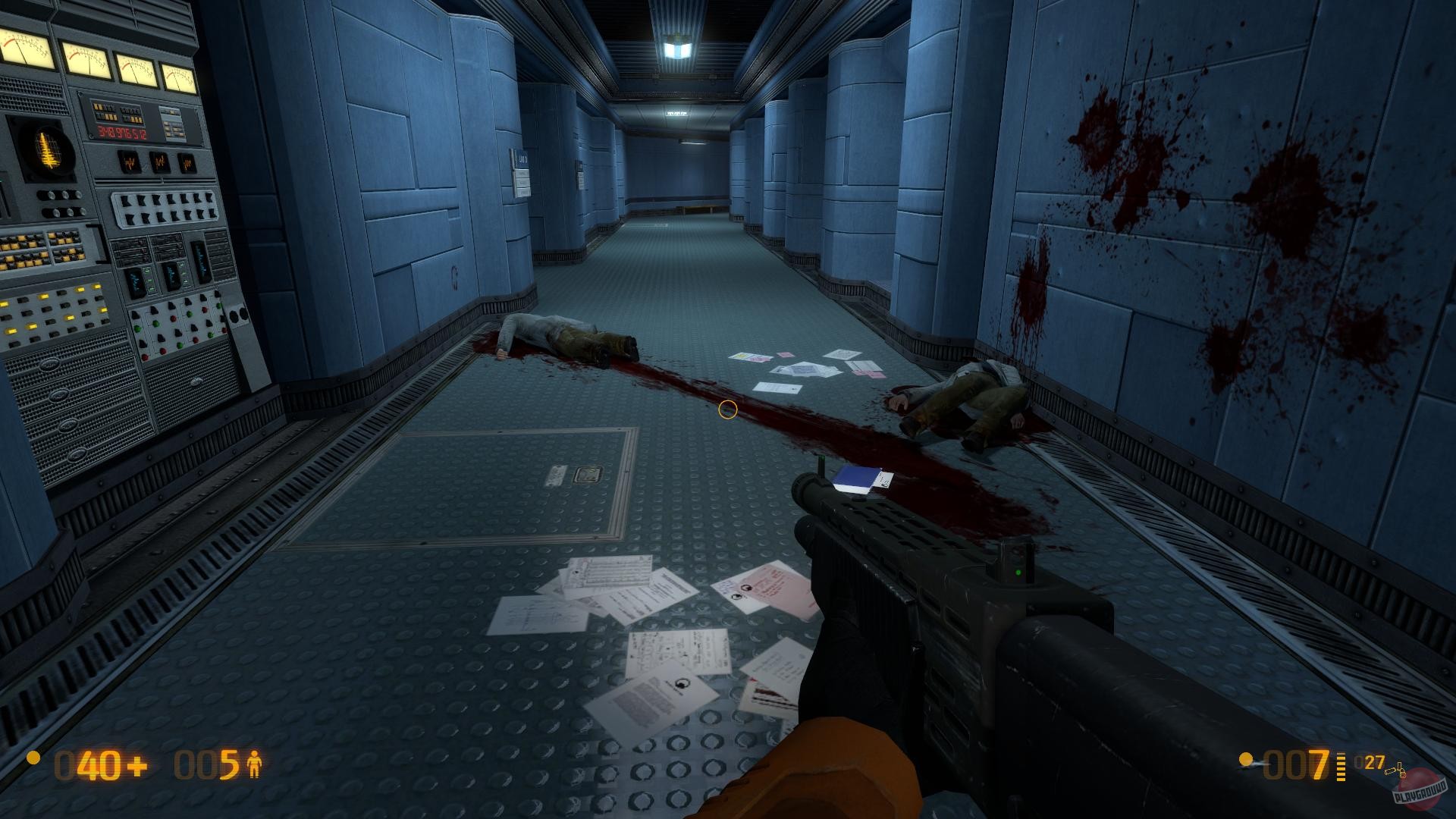This screenshot has width=1456, height=819.
Task: Click the orange crosshair circle at screen center
Action: point(727,409)
